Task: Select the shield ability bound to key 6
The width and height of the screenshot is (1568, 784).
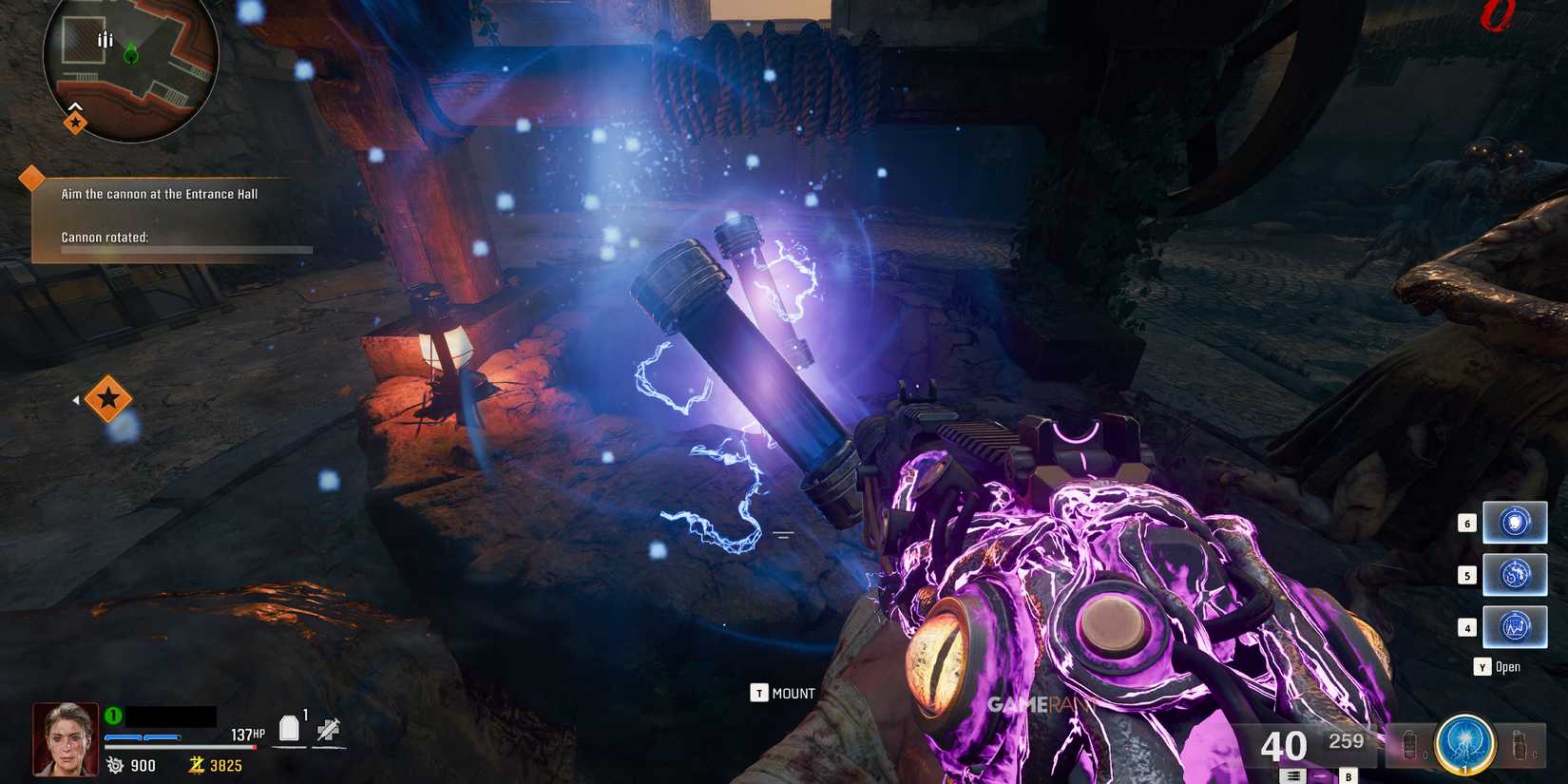Action: [1515, 522]
